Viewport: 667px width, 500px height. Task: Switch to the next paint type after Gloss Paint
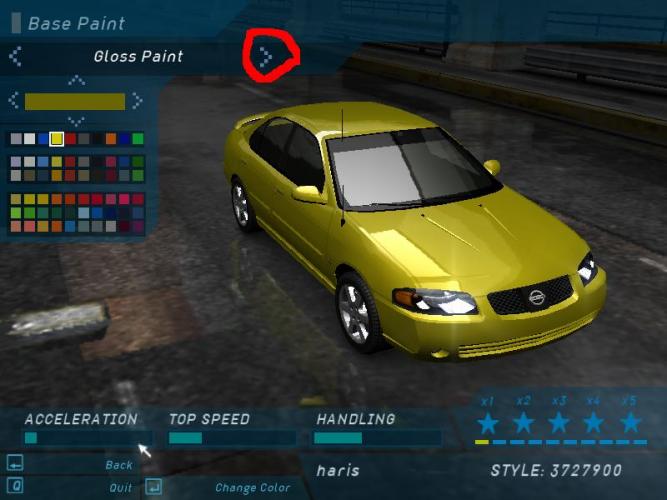tap(265, 56)
